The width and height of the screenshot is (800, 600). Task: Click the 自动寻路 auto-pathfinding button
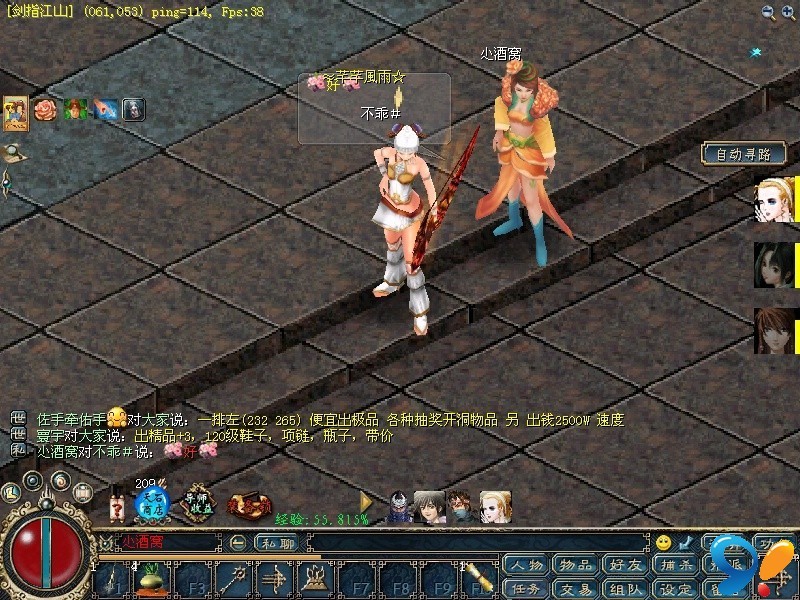pos(744,154)
